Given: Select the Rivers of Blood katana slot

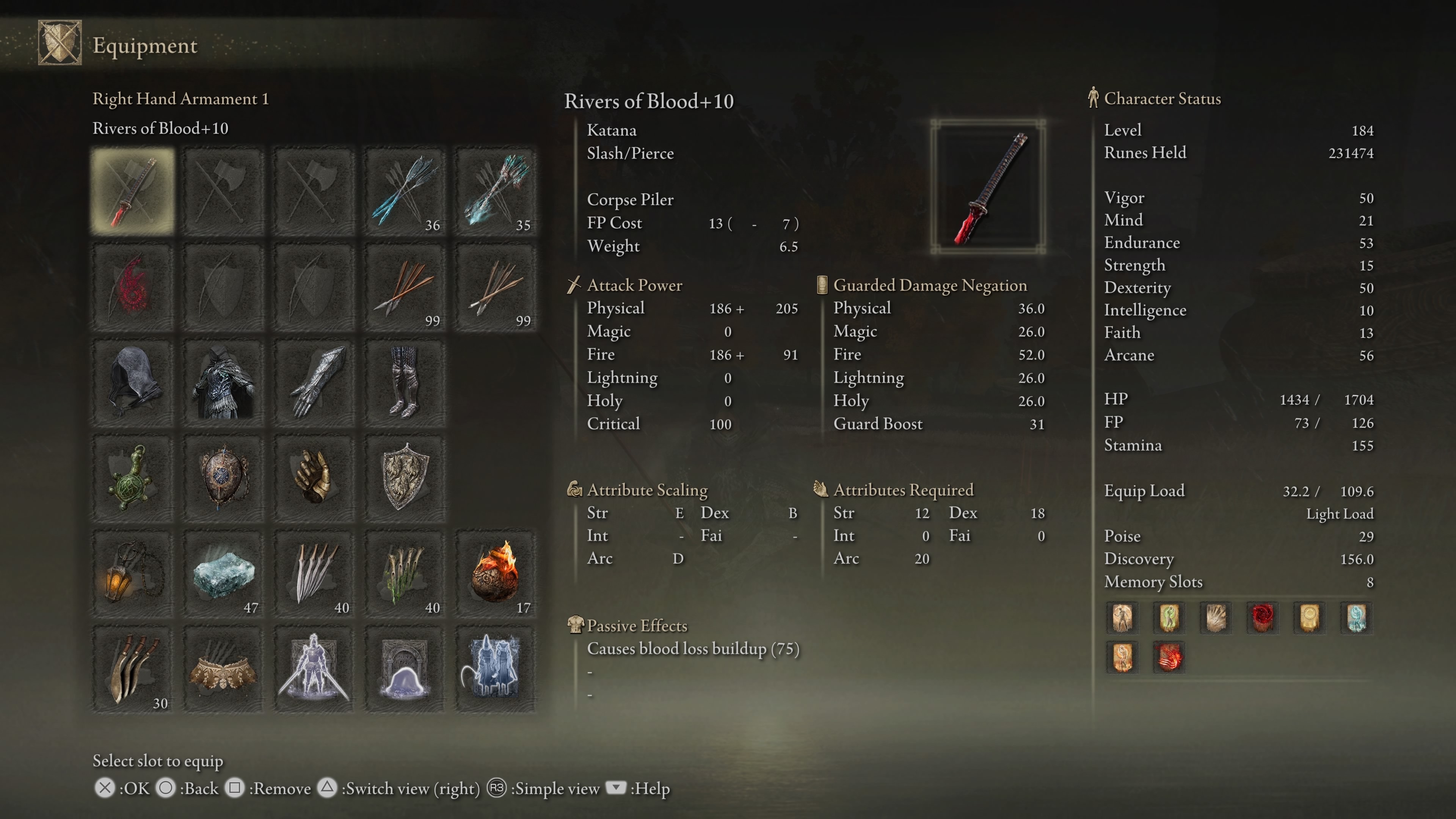Looking at the screenshot, I should (133, 191).
